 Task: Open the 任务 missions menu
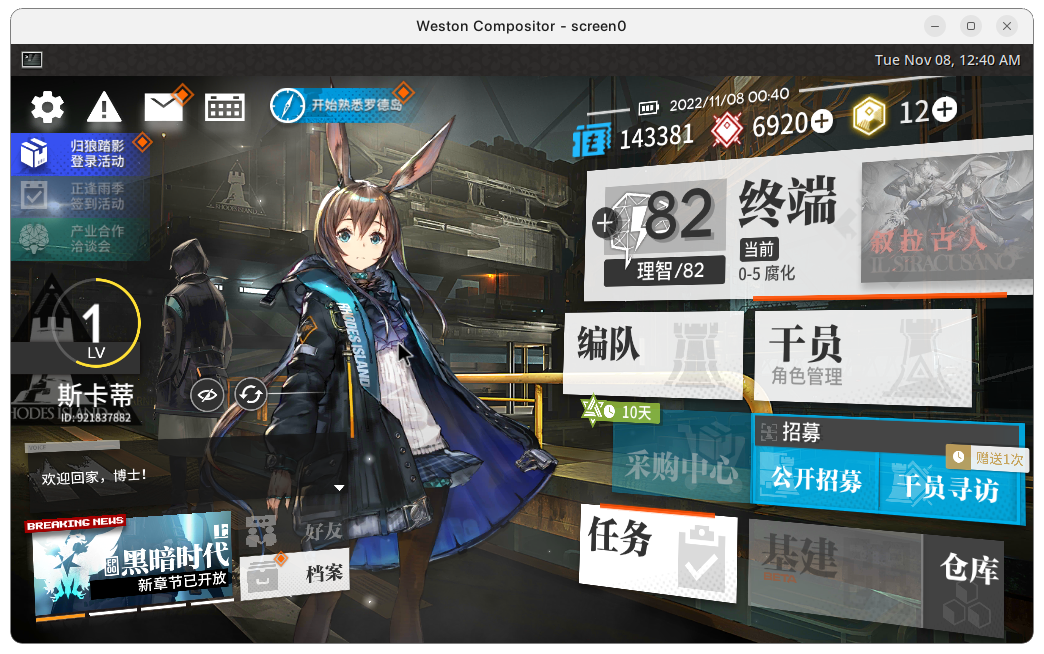(658, 557)
